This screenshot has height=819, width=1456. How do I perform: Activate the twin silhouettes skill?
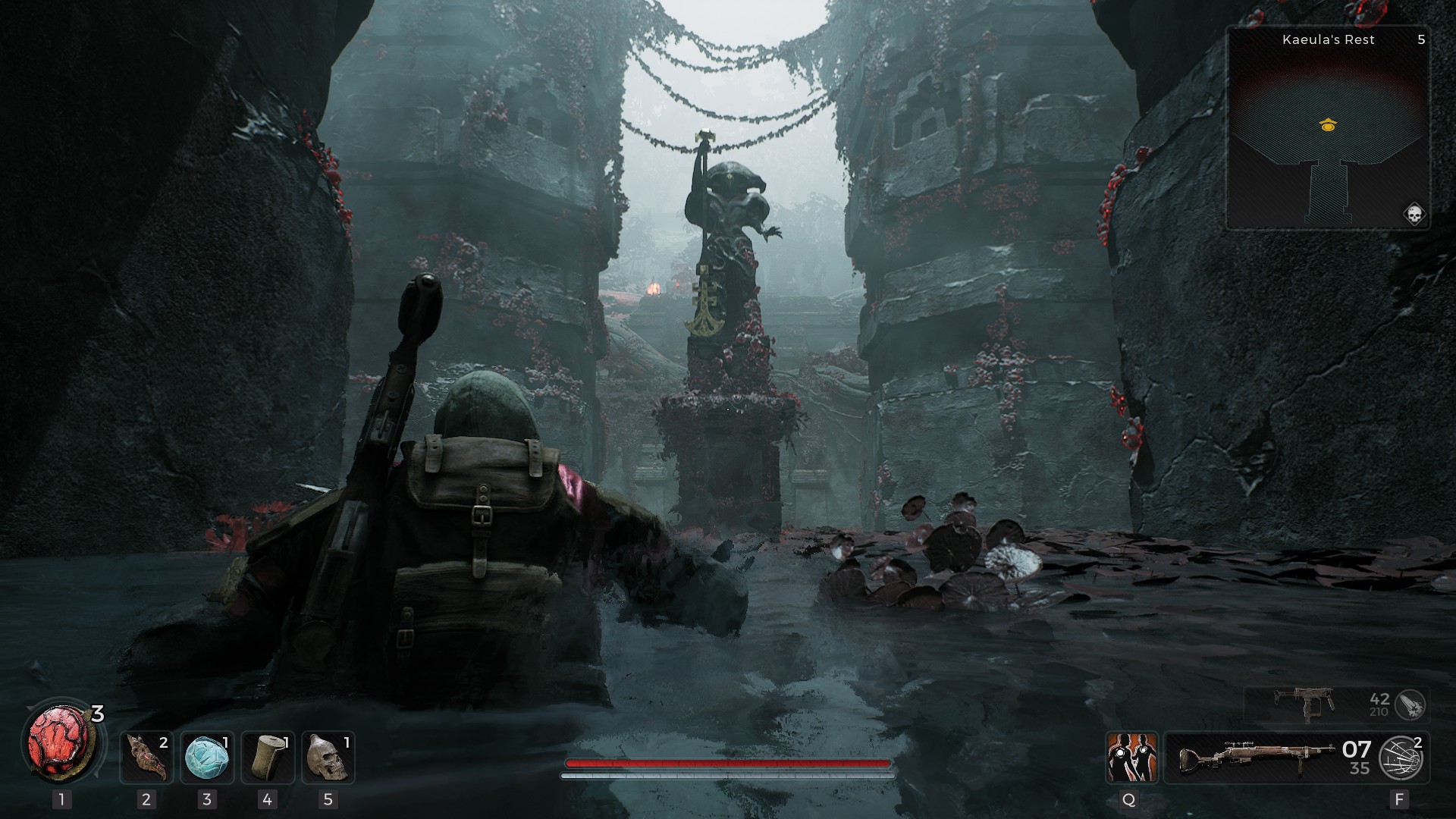pos(1131,757)
